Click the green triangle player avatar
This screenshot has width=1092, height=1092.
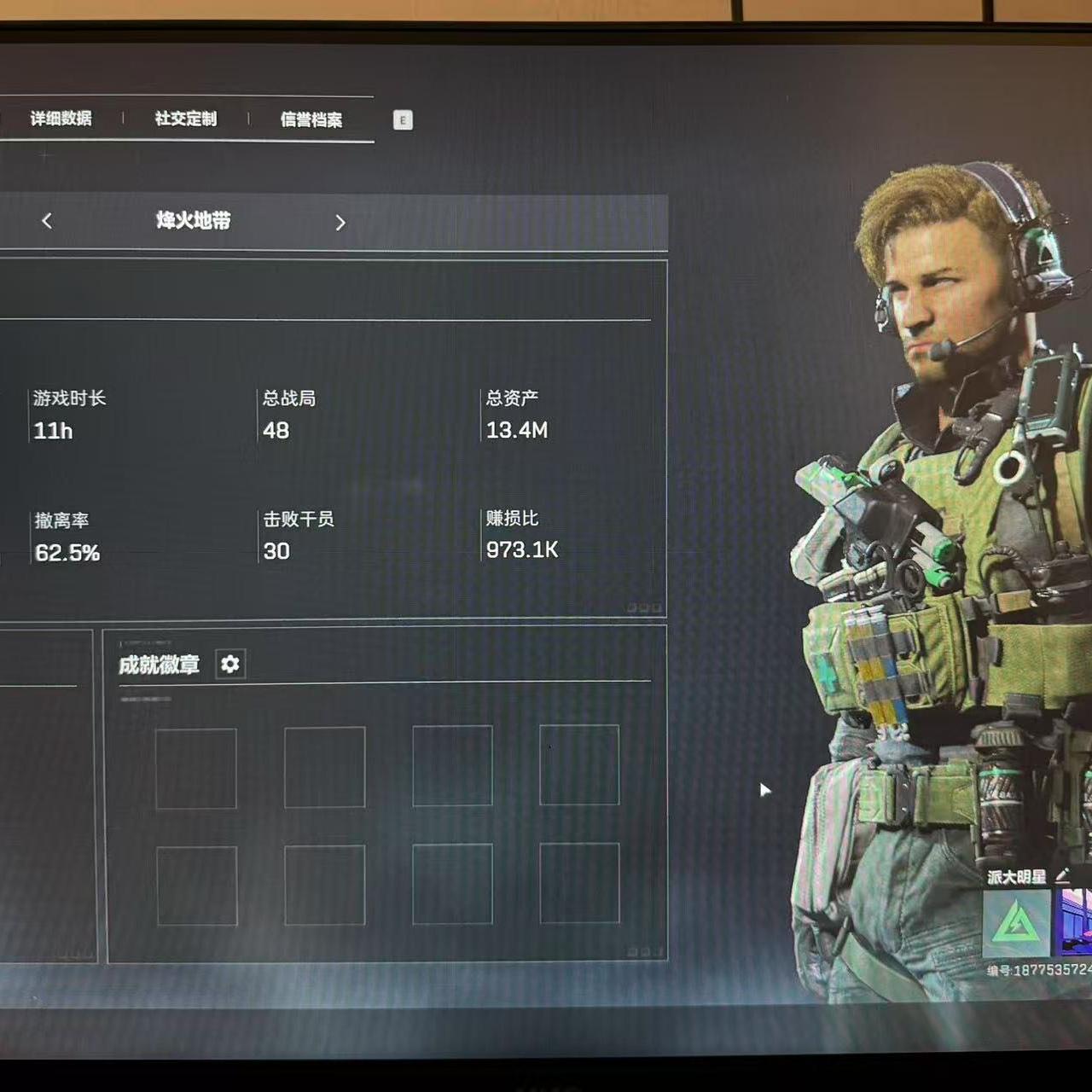tap(1016, 923)
